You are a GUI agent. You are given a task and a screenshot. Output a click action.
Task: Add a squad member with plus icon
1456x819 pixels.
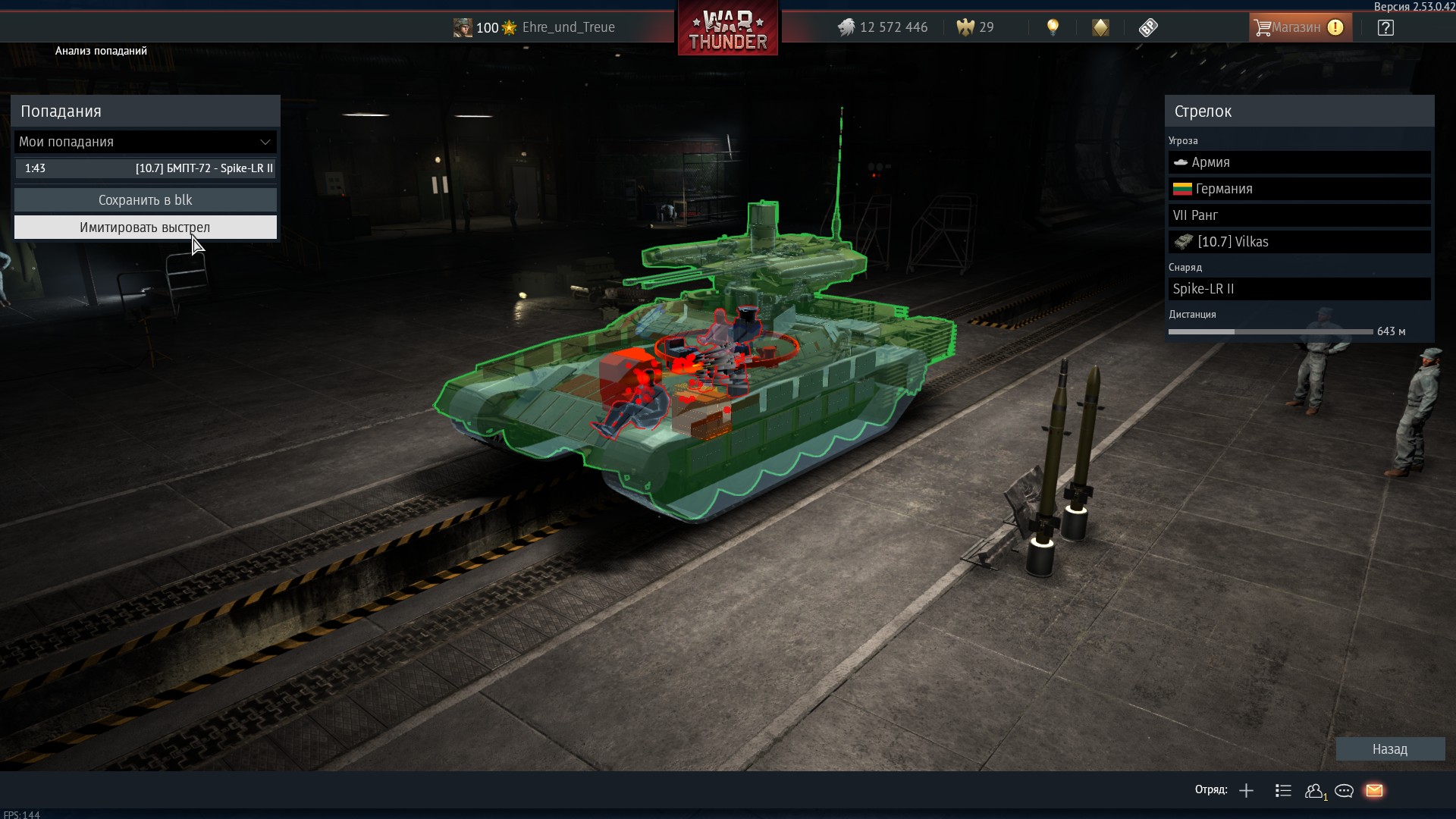(1246, 791)
